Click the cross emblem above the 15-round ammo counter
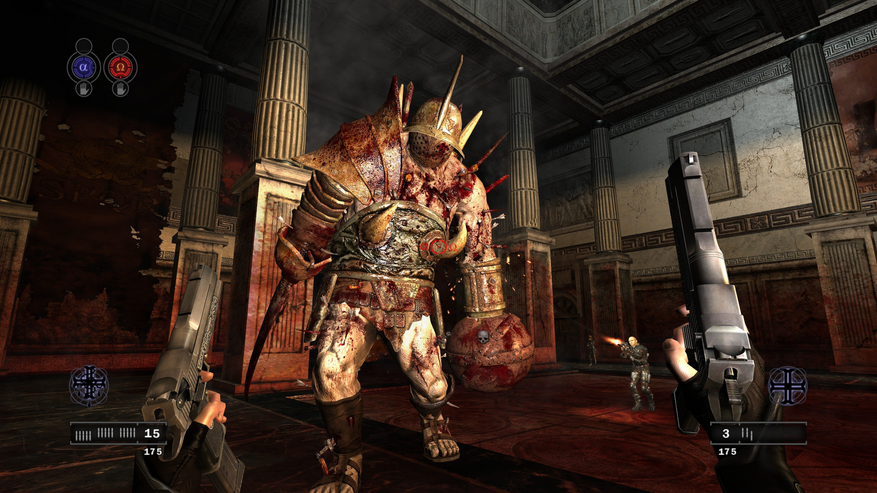The width and height of the screenshot is (877, 493). click(88, 385)
